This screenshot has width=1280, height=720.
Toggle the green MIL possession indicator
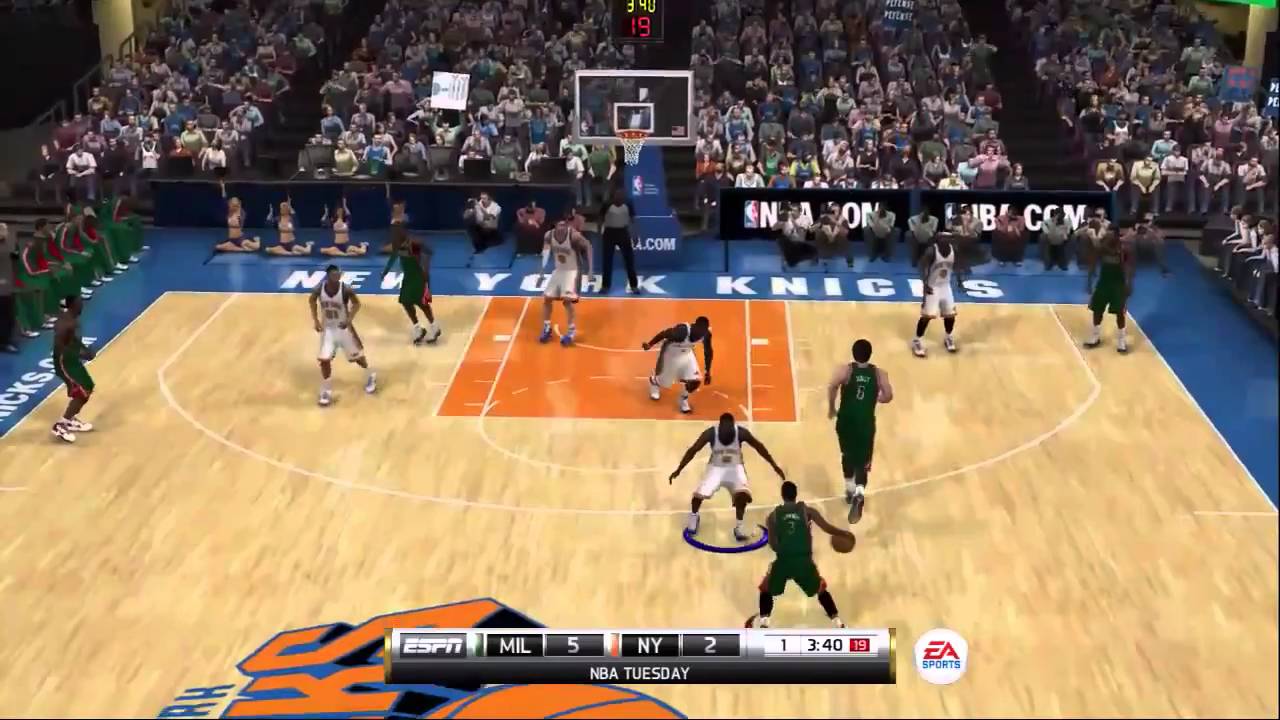click(x=478, y=645)
